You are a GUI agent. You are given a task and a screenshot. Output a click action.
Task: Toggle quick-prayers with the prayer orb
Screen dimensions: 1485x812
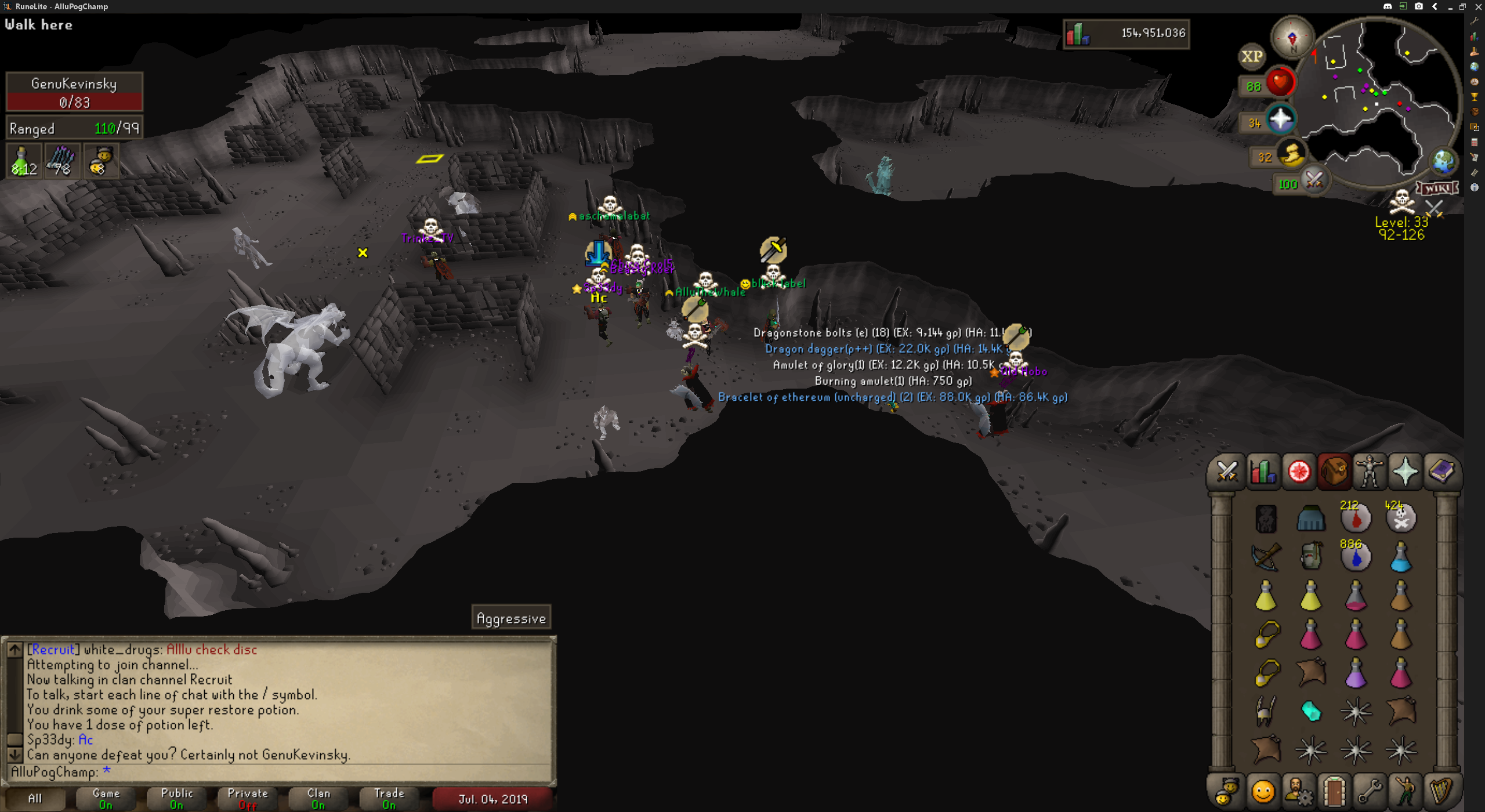click(1281, 120)
